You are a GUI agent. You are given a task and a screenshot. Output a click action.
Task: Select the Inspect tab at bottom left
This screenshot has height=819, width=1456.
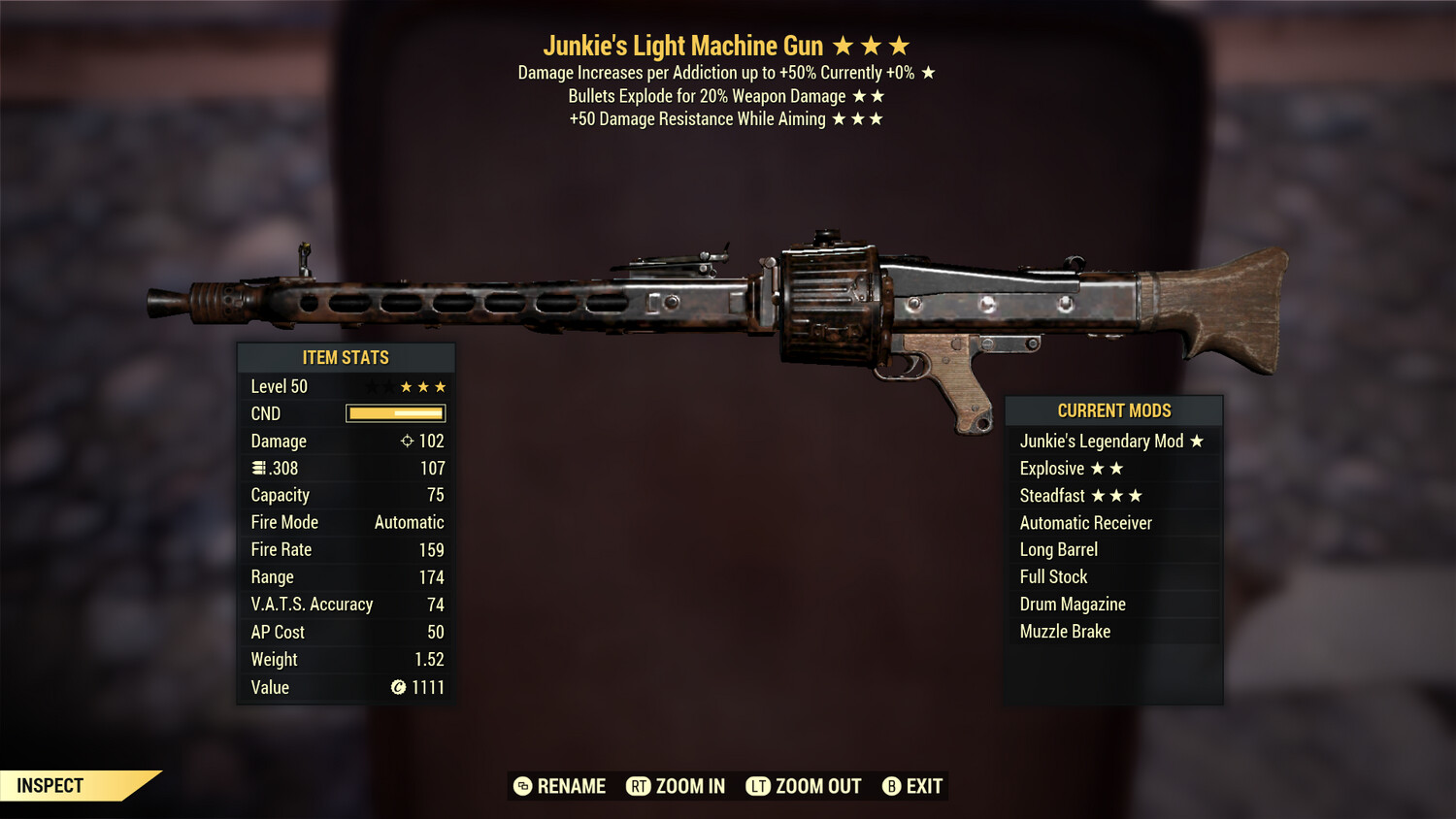pos(49,785)
